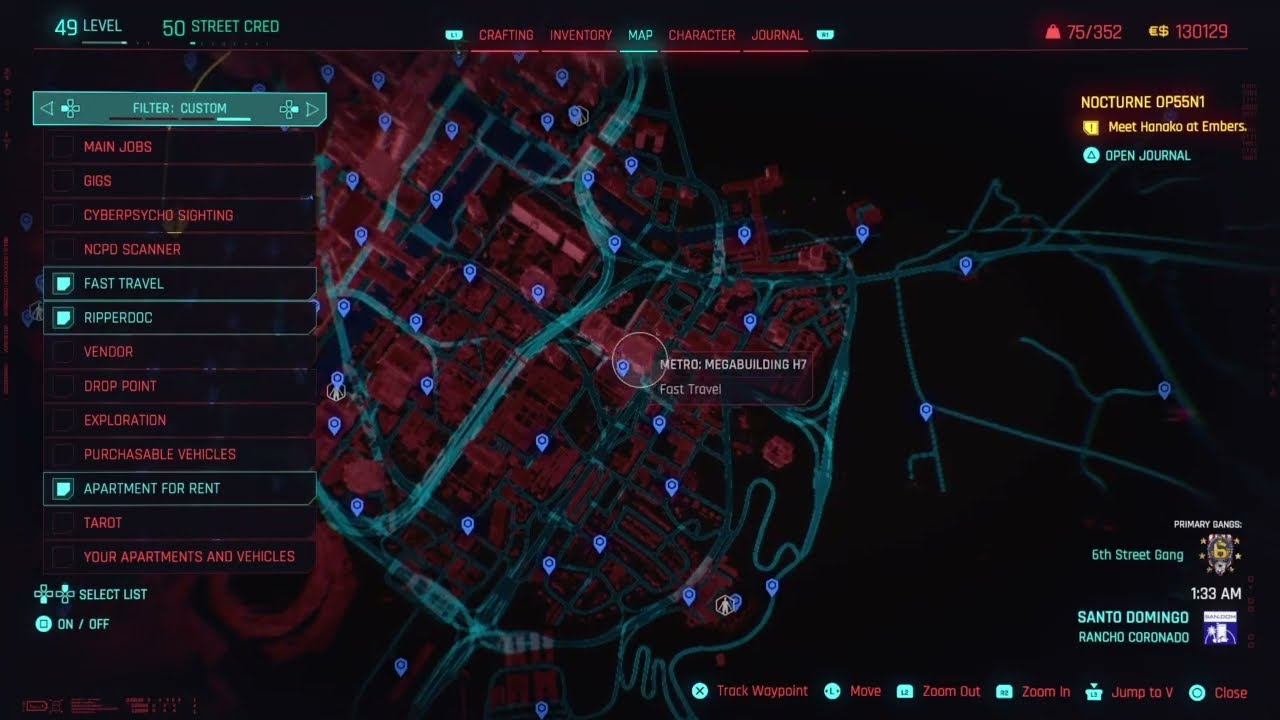Viewport: 1280px width, 720px height.
Task: Click the Track Waypoint icon
Action: tap(699, 691)
